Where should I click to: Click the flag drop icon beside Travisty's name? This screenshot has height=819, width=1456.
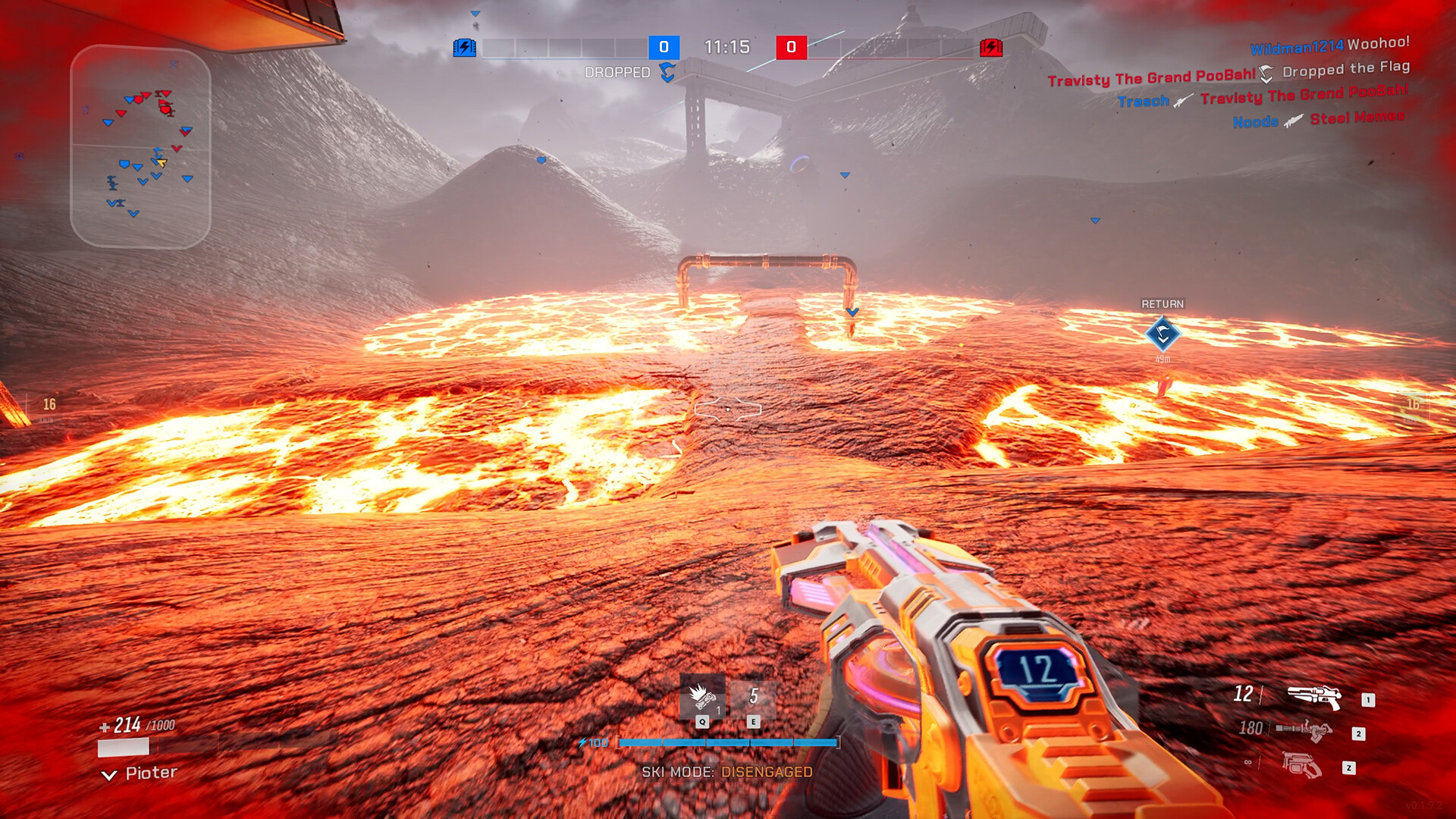(1265, 74)
